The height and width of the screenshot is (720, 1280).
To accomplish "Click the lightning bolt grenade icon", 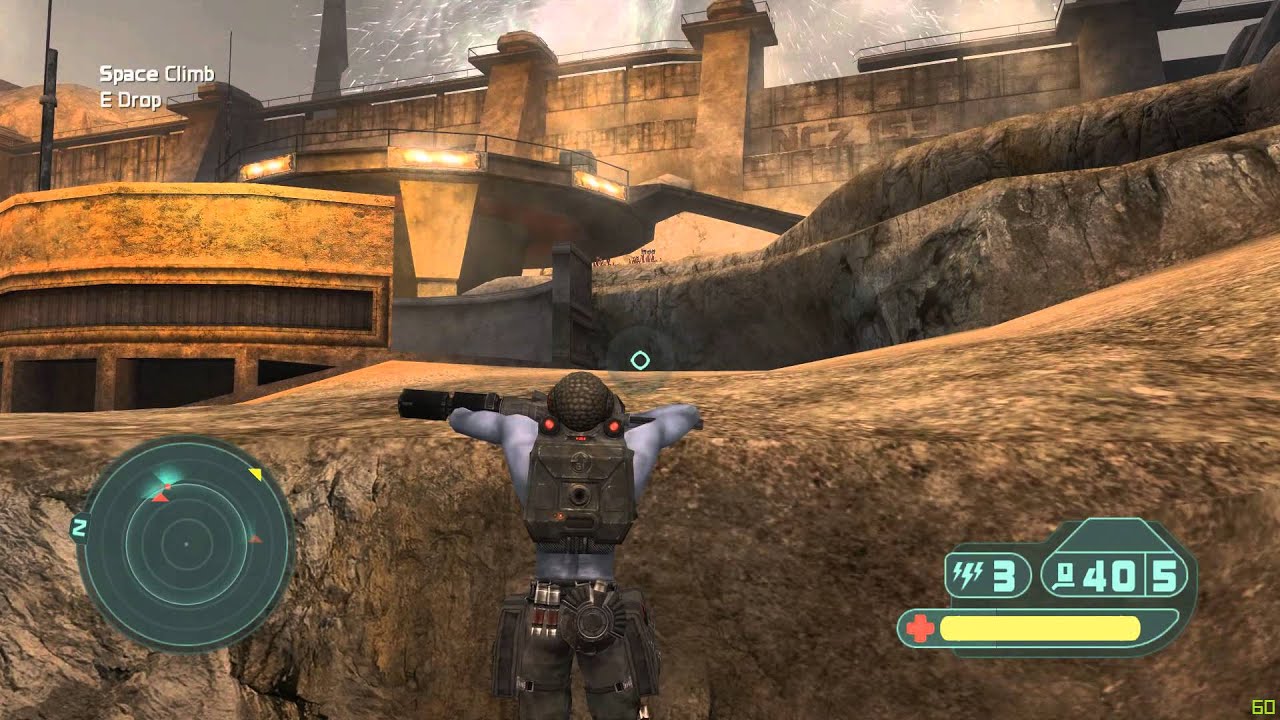I will coord(967,574).
